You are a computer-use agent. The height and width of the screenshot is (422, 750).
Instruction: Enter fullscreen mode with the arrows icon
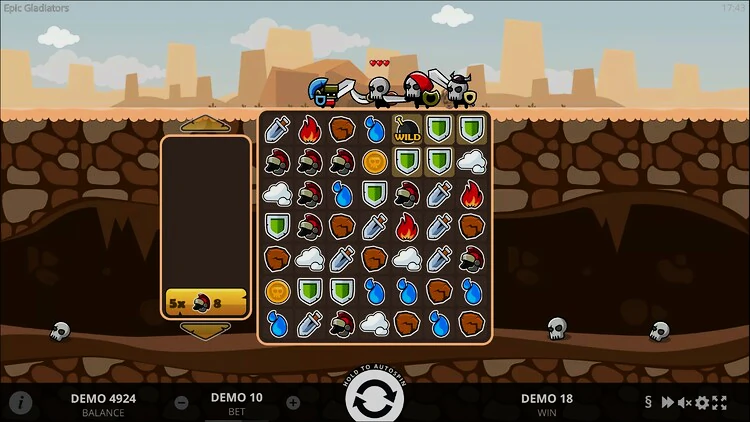click(x=720, y=403)
